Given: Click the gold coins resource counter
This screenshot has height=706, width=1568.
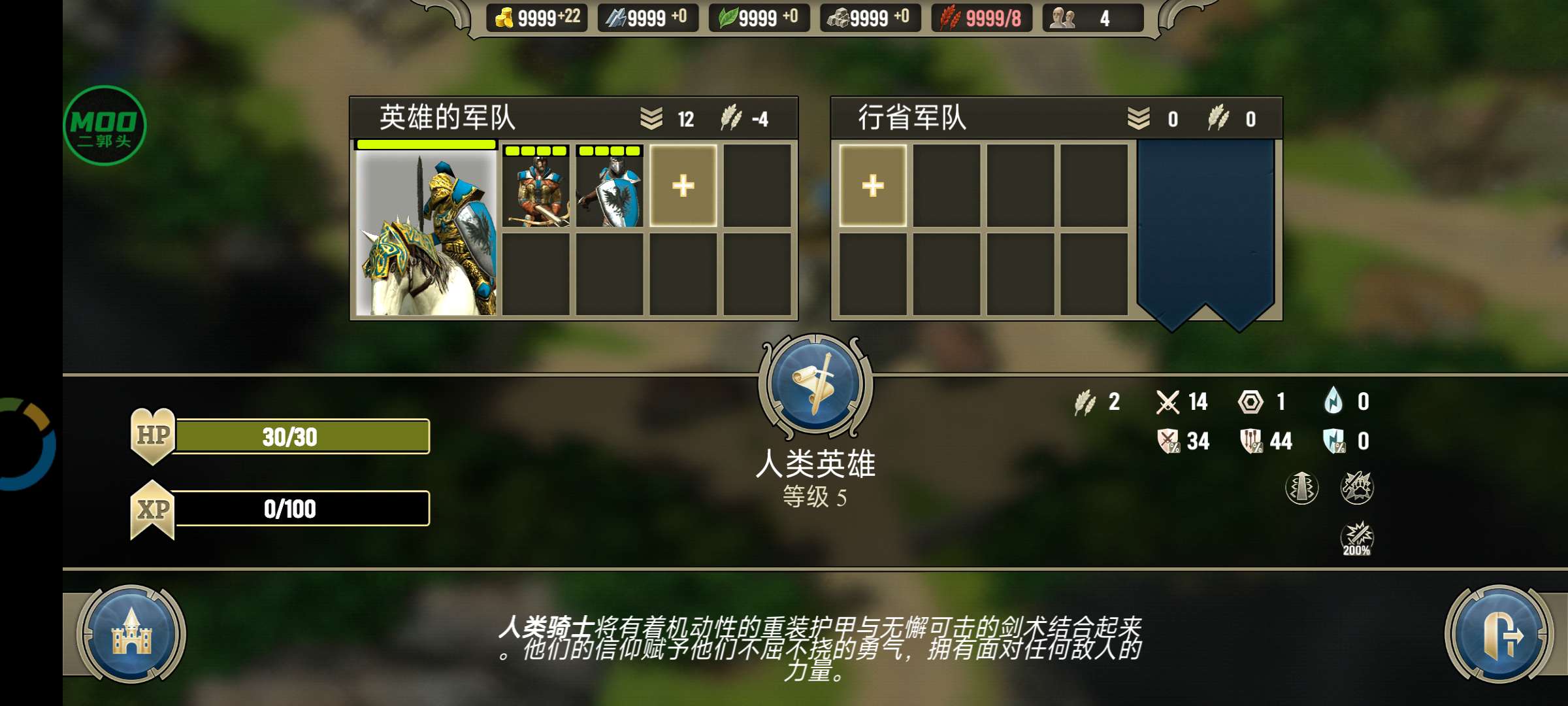Looking at the screenshot, I should (x=536, y=18).
